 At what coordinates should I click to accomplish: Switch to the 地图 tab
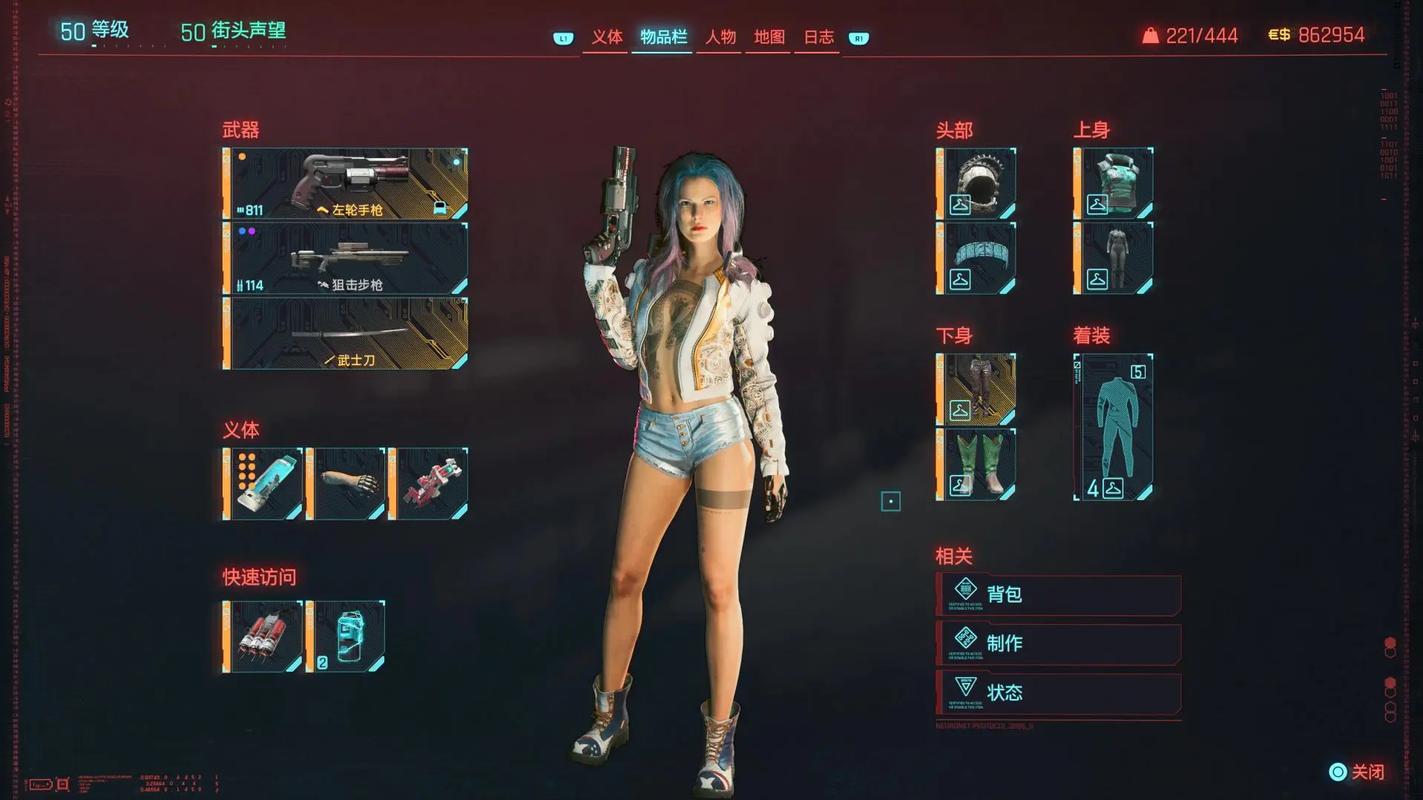(x=769, y=37)
